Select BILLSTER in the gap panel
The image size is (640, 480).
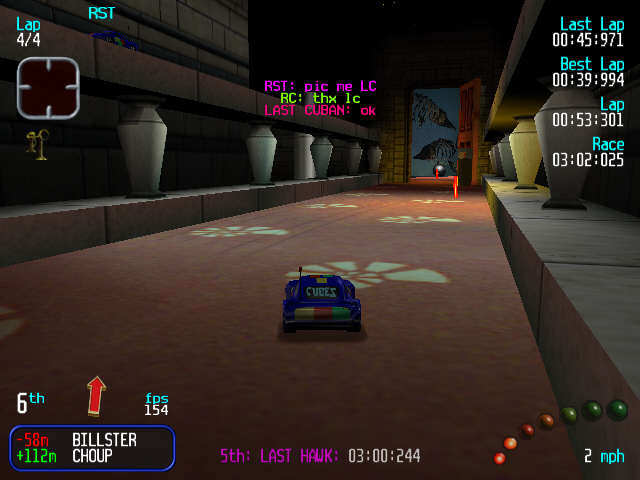click(105, 440)
